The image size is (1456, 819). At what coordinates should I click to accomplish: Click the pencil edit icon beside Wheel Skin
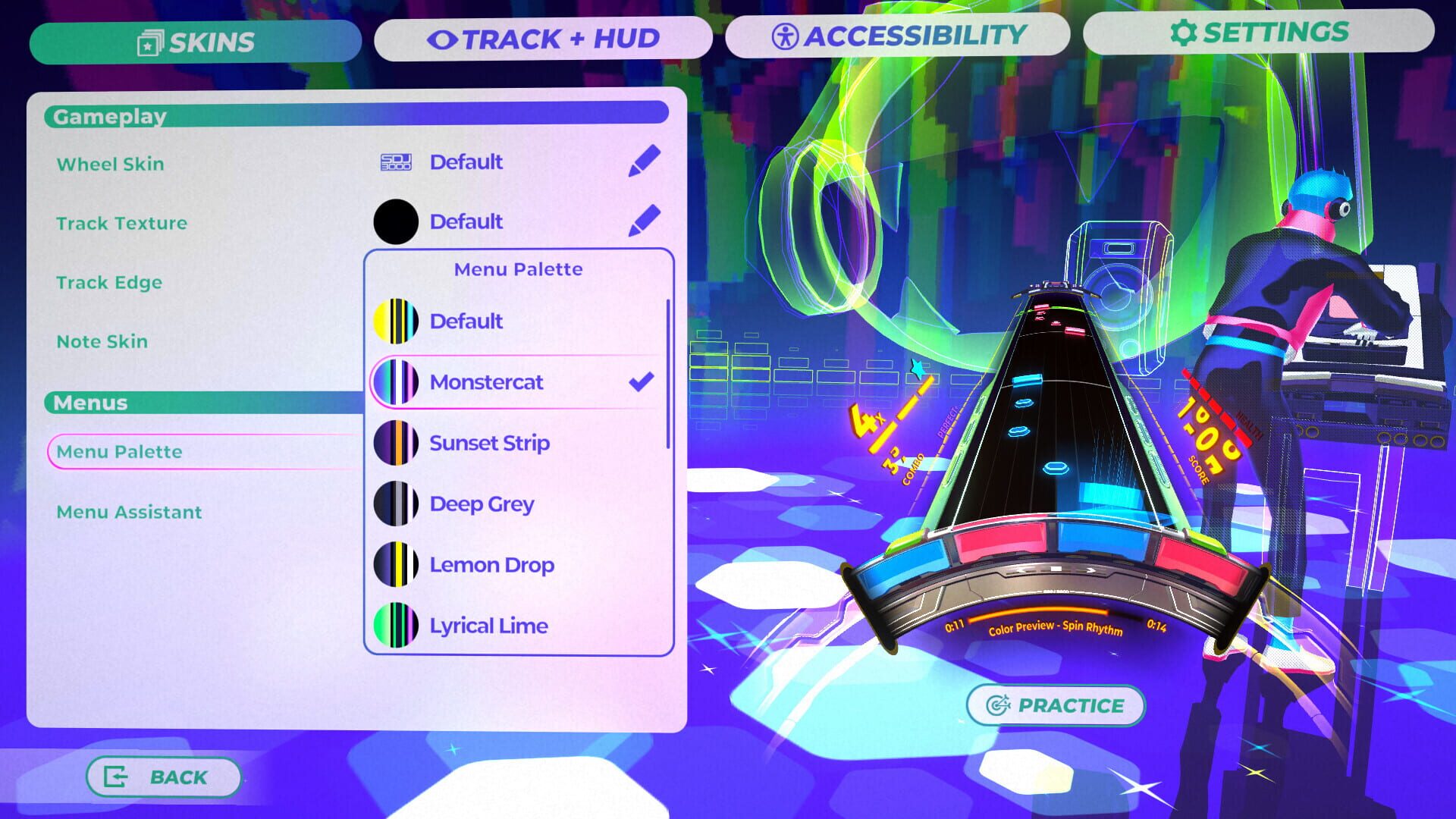(642, 162)
